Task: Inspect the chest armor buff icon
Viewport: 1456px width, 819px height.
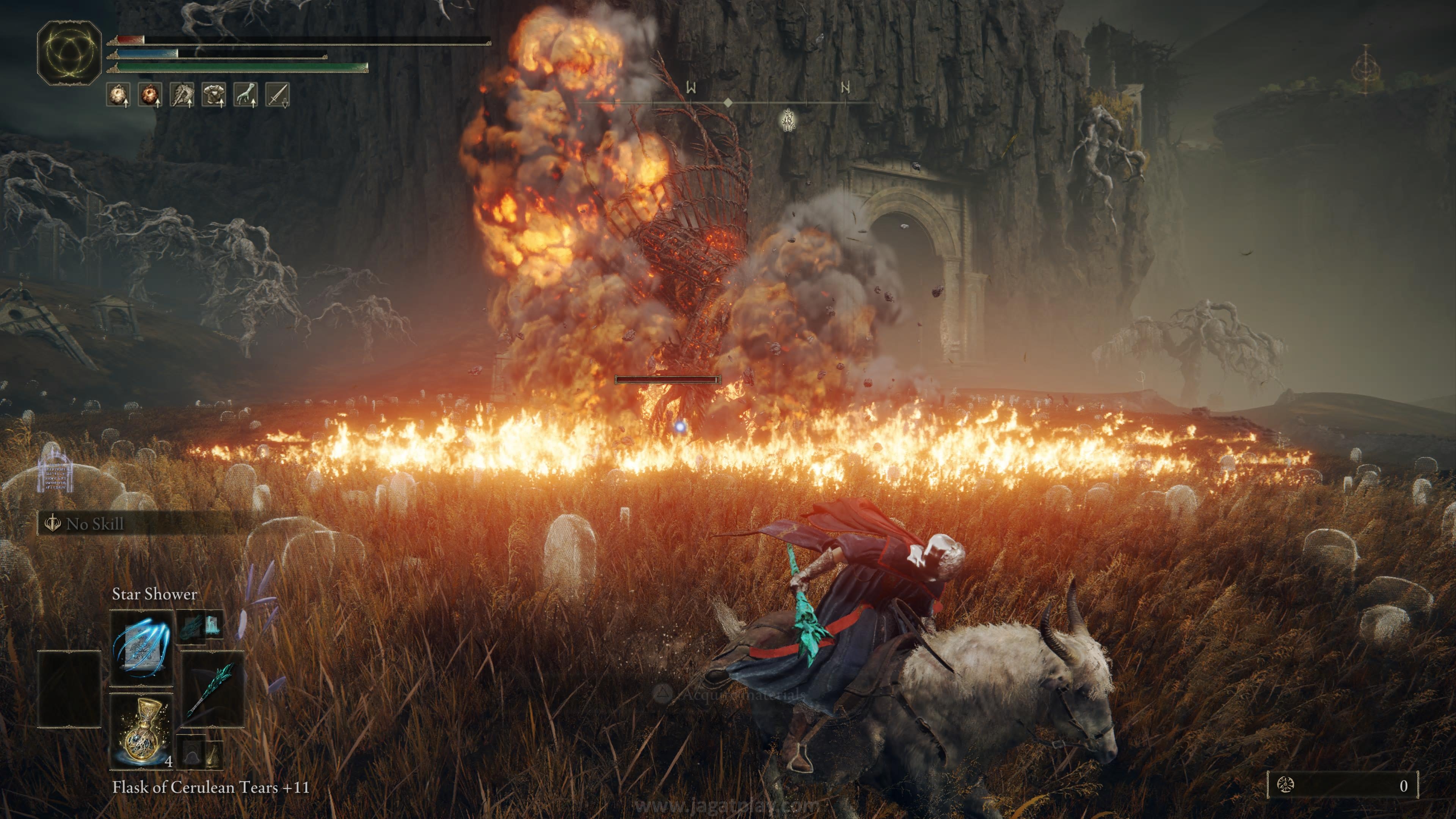Action: point(213,94)
